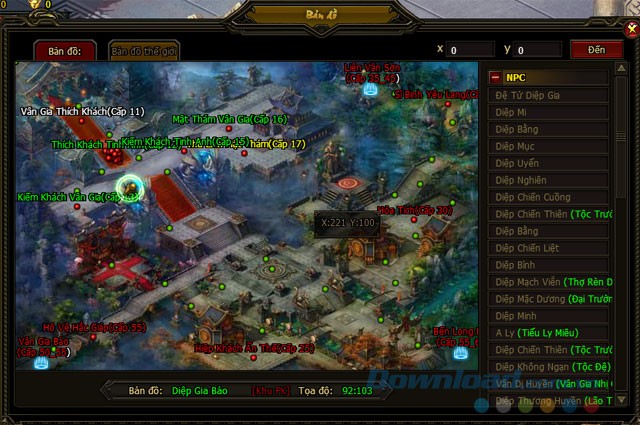Select Diệp Khổng Ngạn NPC row
The image size is (640, 425).
(549, 367)
